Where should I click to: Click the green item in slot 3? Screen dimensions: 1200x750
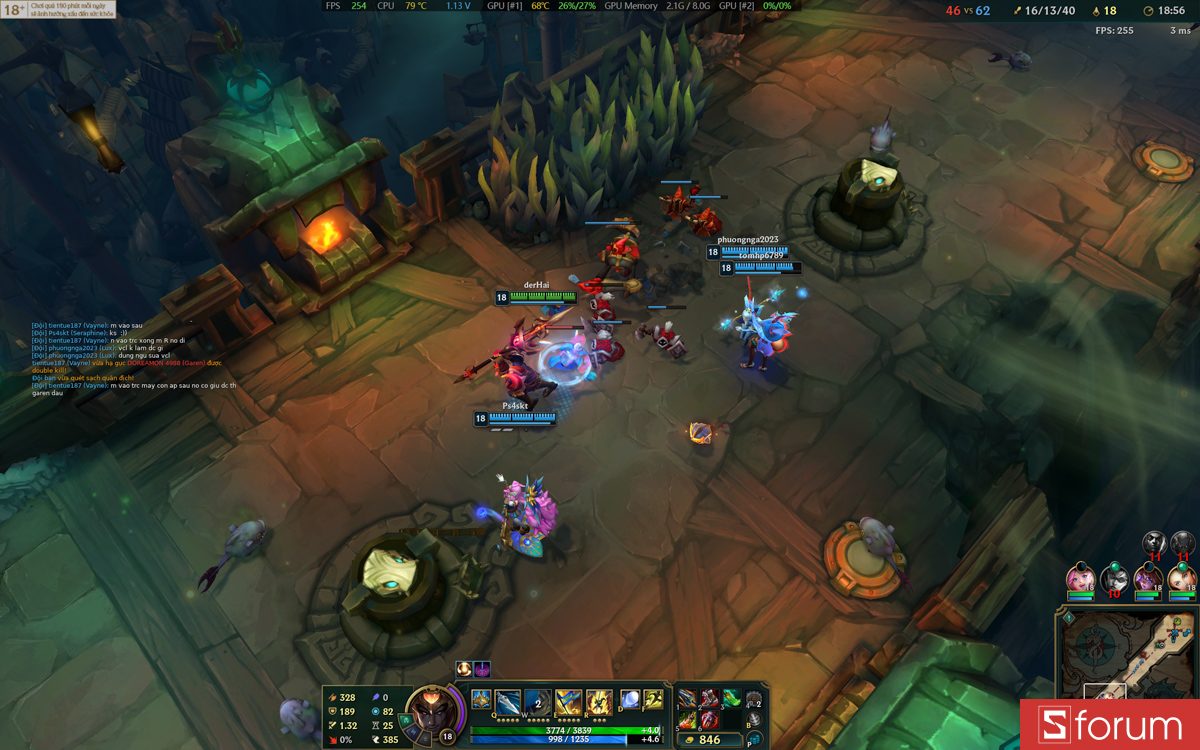coord(731,698)
